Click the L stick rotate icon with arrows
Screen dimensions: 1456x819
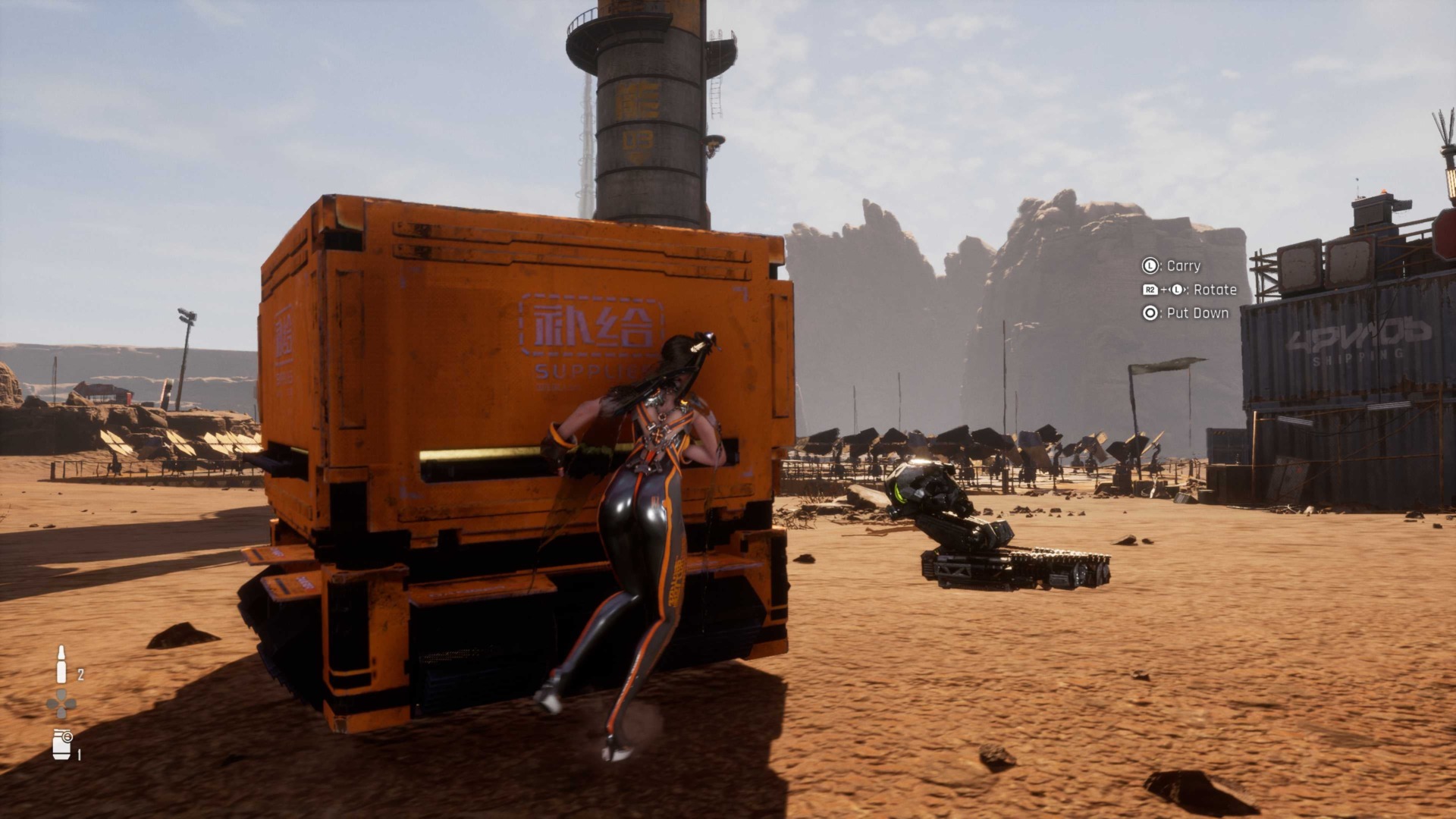(1176, 290)
